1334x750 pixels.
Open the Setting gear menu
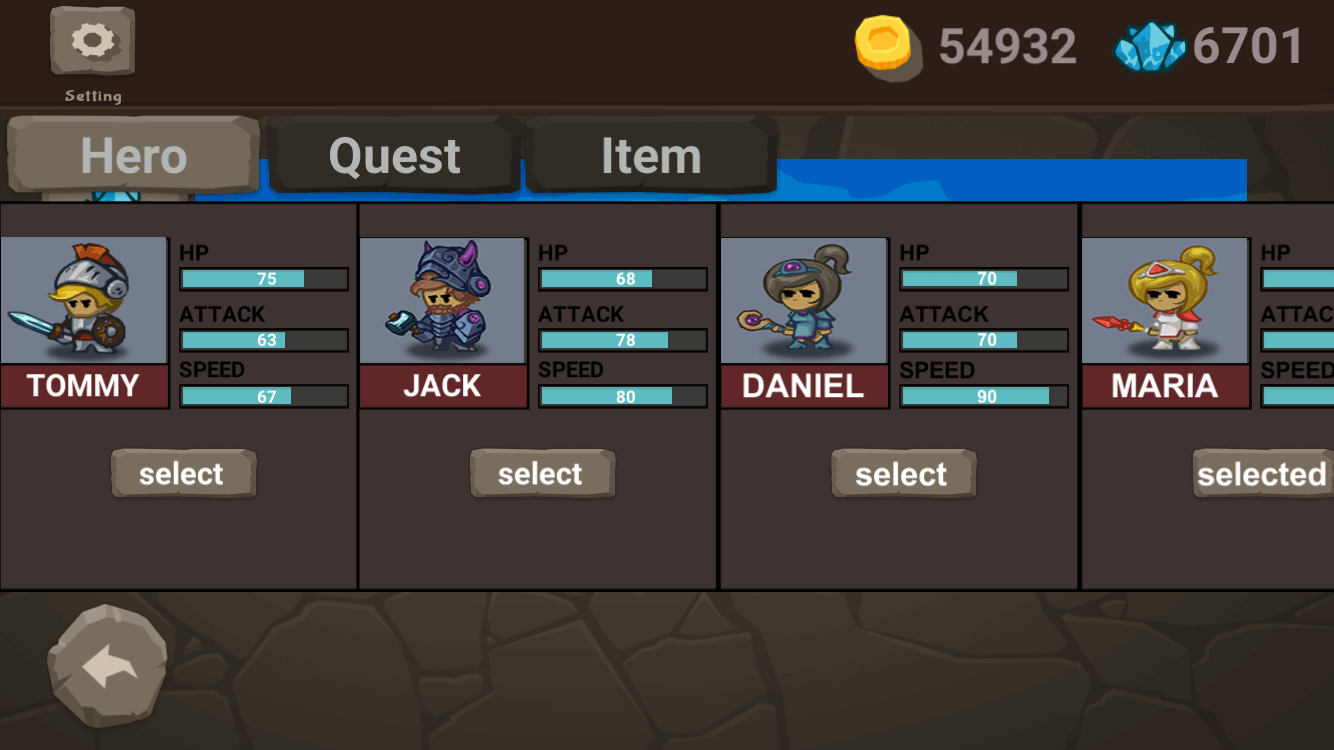pyautogui.click(x=92, y=42)
